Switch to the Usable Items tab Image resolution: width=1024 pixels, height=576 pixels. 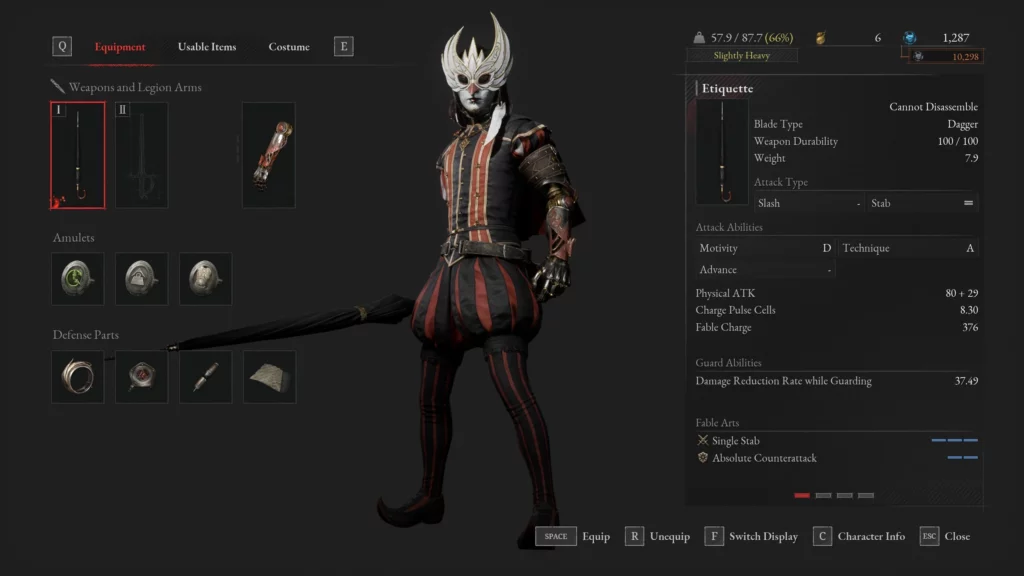207,47
